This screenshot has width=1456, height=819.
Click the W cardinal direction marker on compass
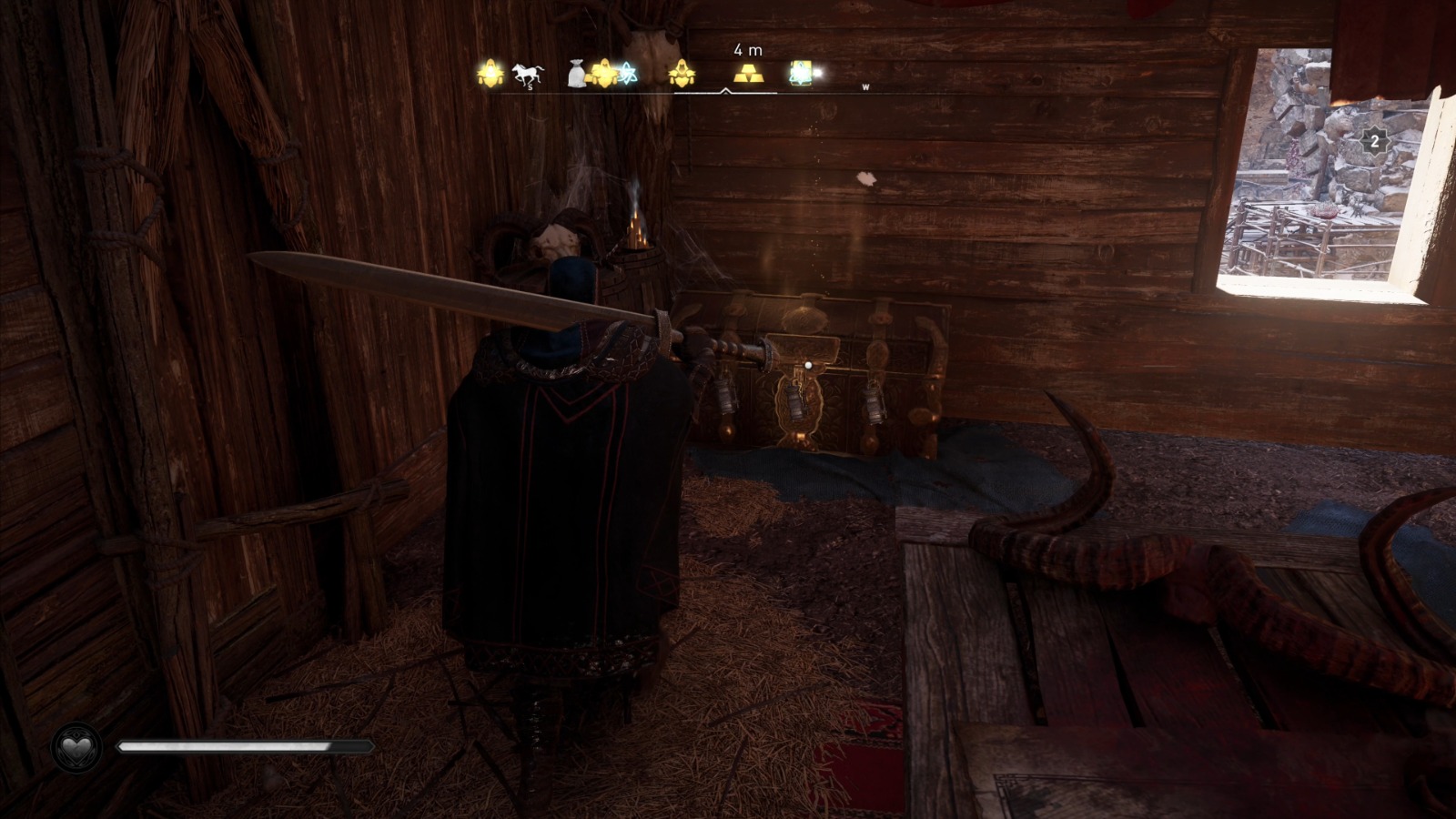[x=865, y=87]
